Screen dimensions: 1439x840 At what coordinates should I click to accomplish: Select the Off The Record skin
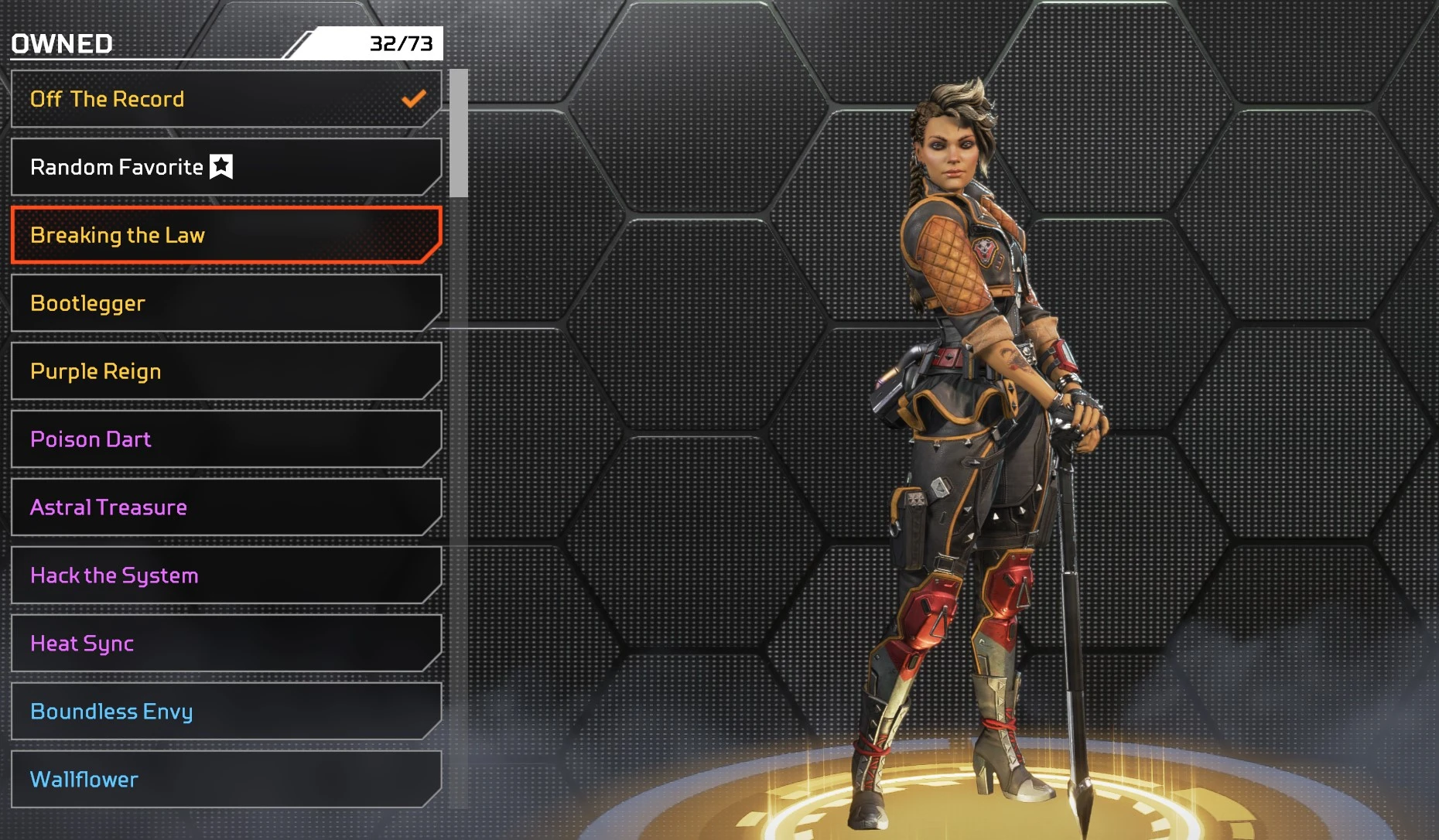pyautogui.click(x=226, y=99)
